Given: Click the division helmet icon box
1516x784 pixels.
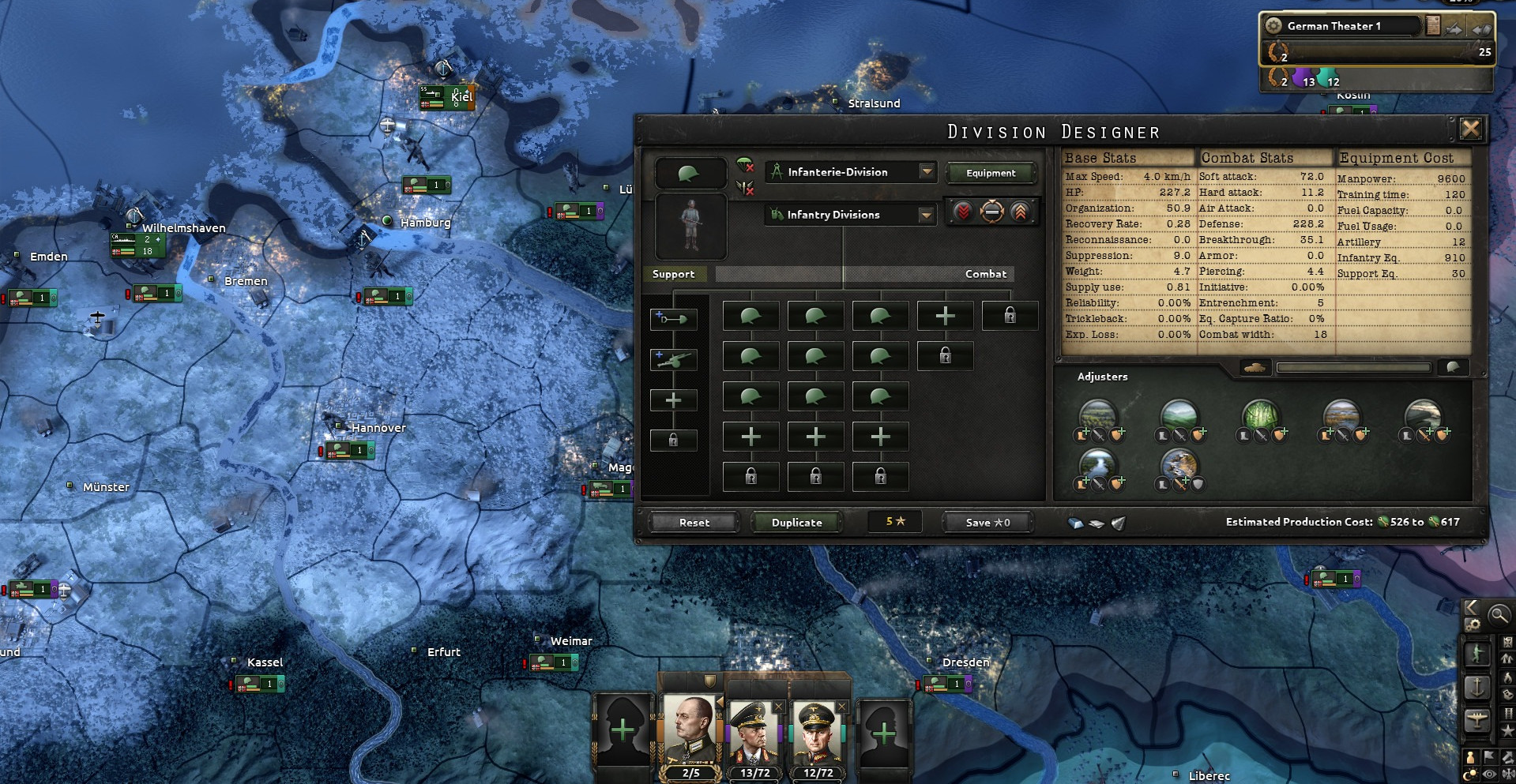Looking at the screenshot, I should click(690, 173).
